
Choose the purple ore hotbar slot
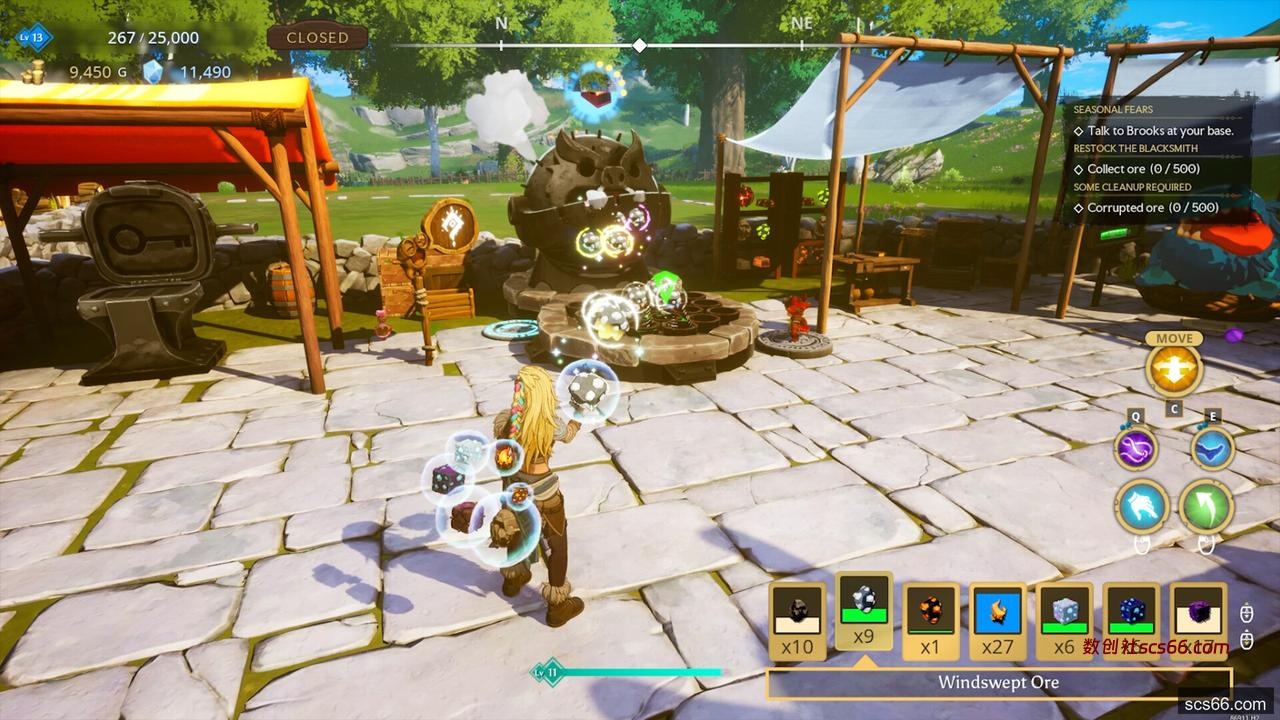[1198, 620]
